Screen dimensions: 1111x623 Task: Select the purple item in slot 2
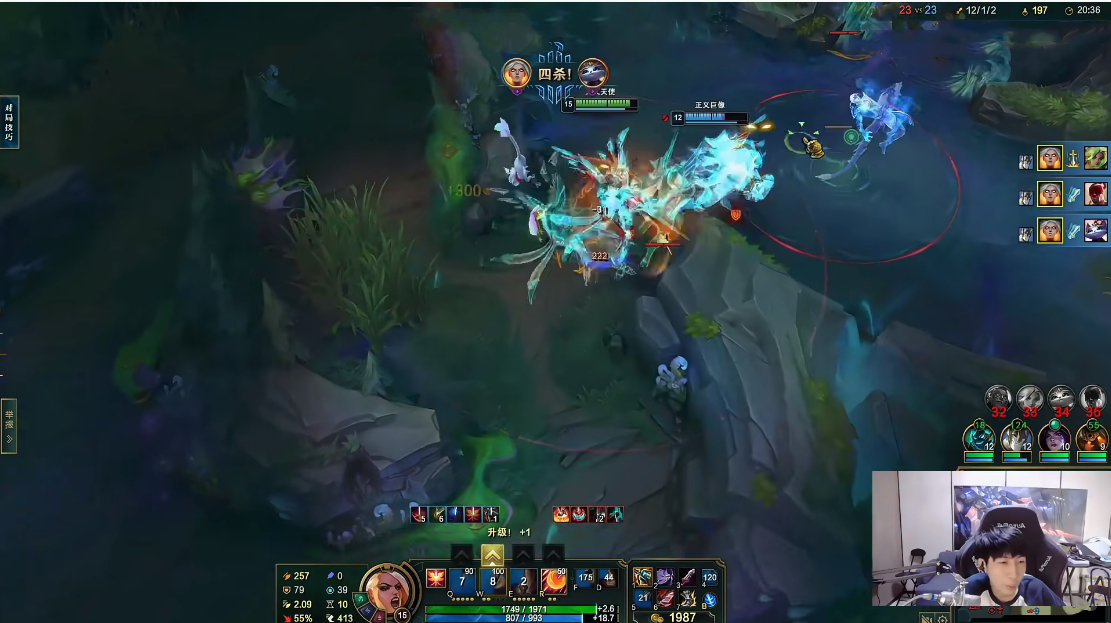point(665,577)
